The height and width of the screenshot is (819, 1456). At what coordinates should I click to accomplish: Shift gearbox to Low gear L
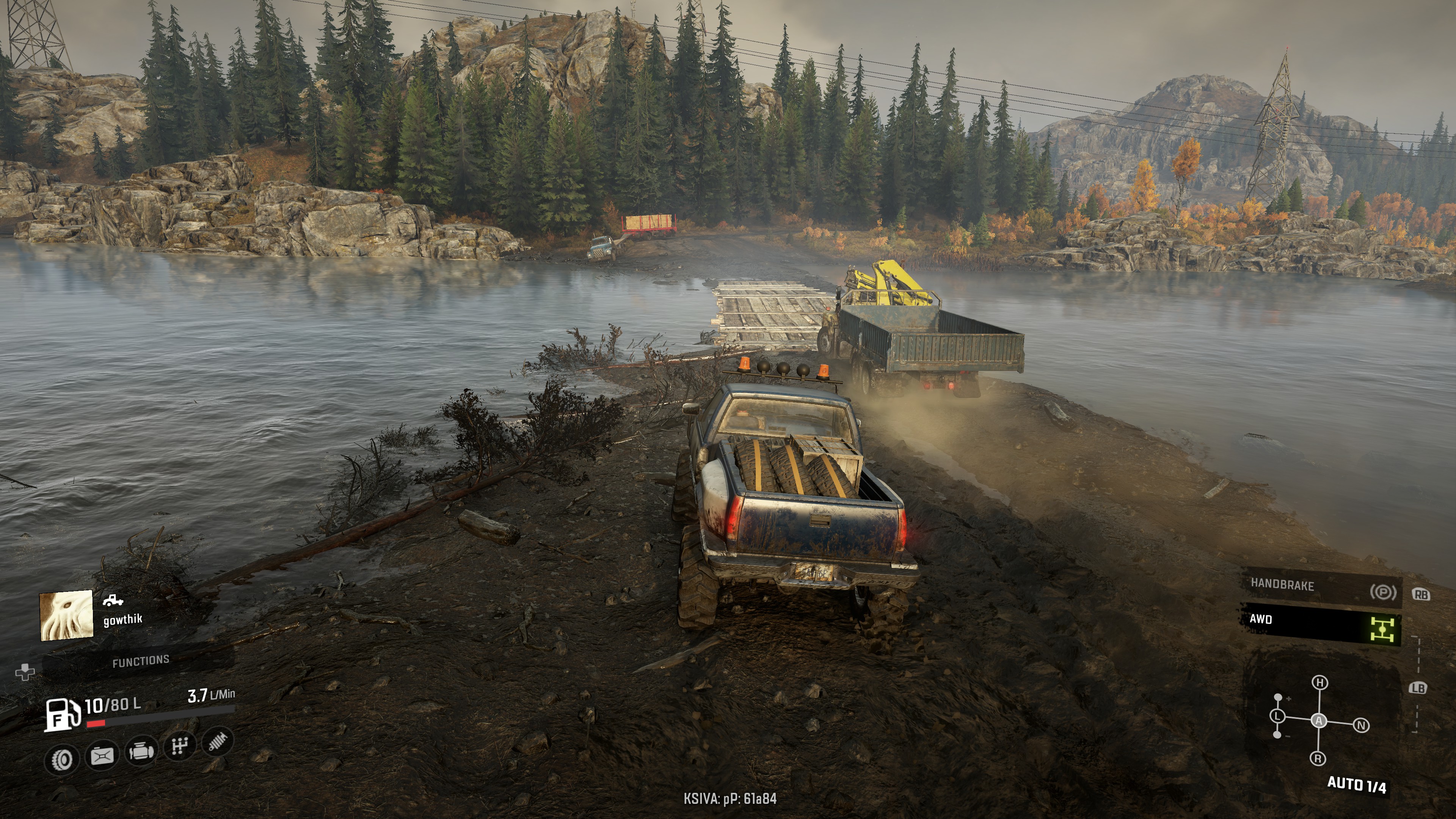point(1277,717)
